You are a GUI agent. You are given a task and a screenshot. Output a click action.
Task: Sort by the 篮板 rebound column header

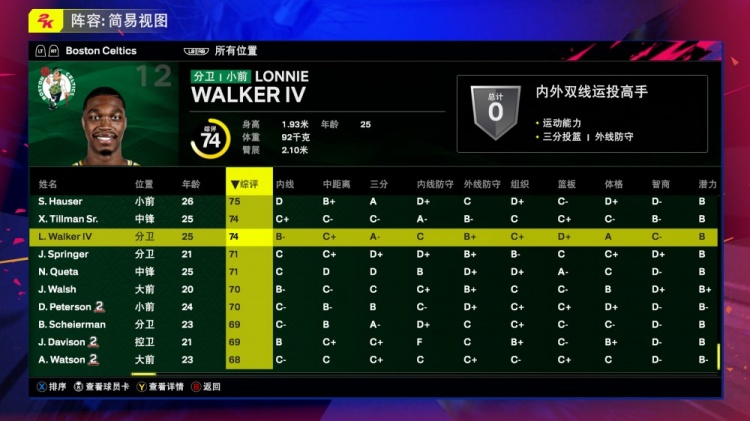click(x=566, y=184)
